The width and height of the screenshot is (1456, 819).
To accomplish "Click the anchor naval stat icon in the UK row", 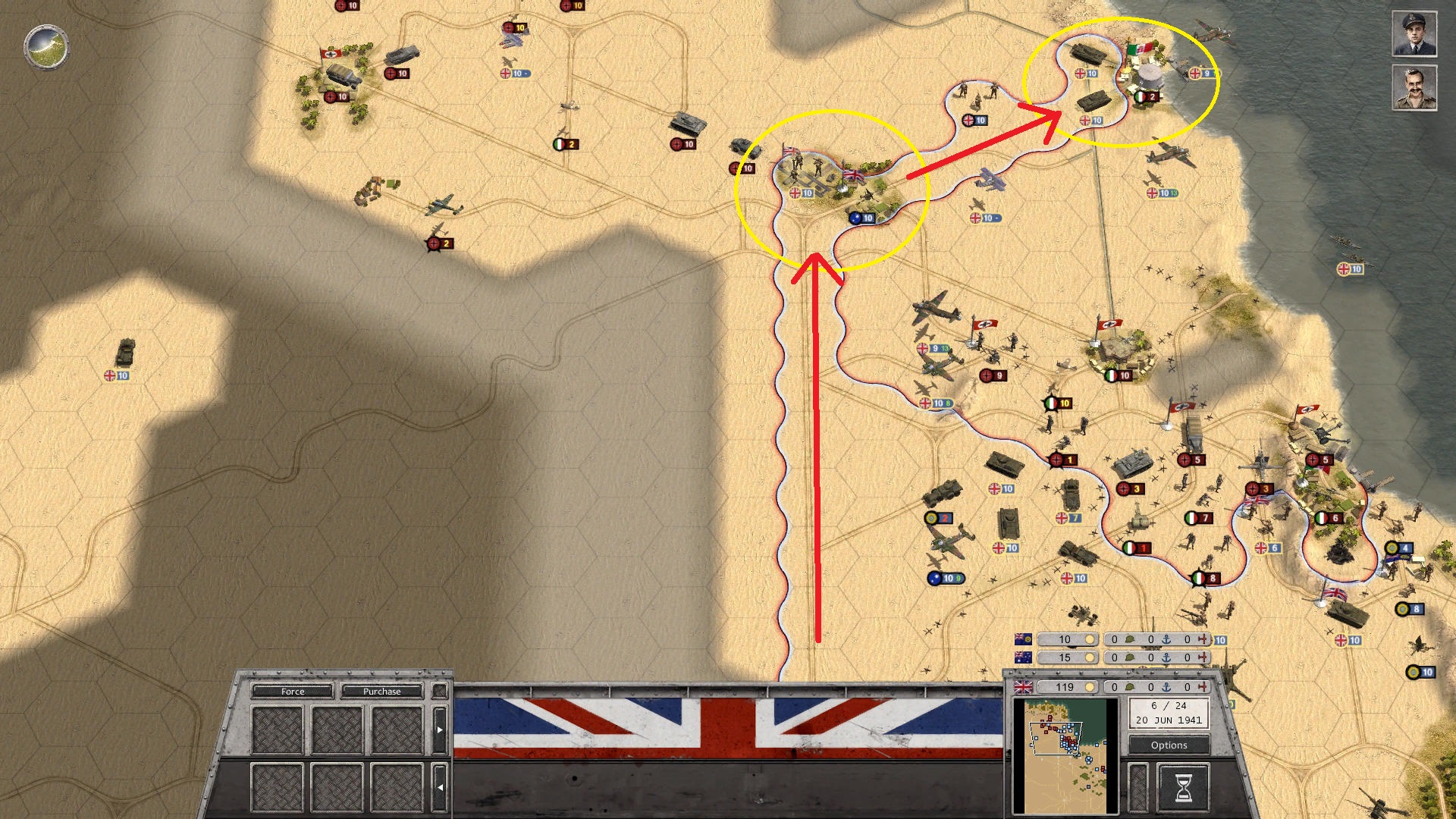I will coord(1167,686).
